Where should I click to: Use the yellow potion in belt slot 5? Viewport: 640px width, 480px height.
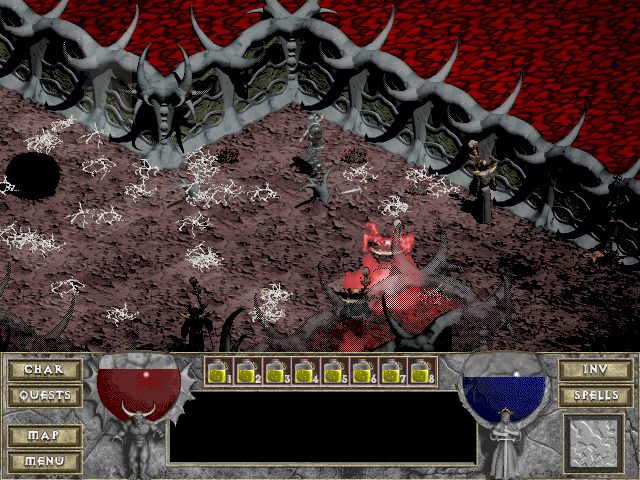point(334,372)
